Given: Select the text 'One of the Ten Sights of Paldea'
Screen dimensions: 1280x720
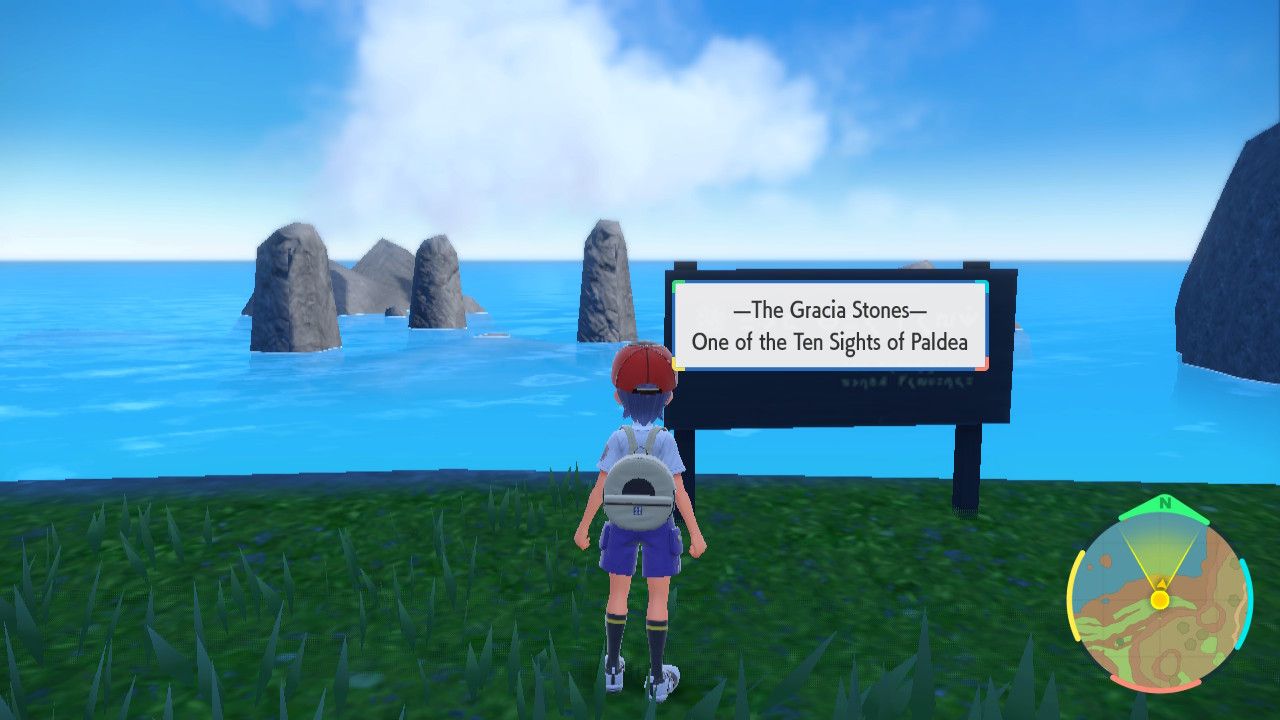Looking at the screenshot, I should (x=830, y=342).
